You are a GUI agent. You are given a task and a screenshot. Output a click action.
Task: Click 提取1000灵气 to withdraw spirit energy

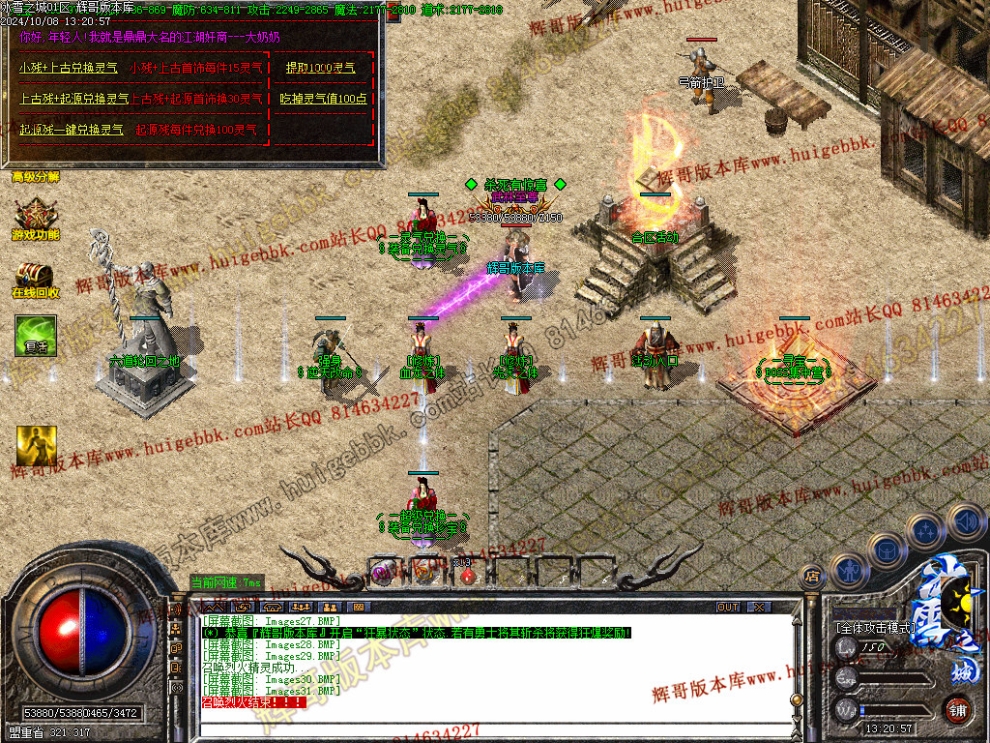[320, 69]
